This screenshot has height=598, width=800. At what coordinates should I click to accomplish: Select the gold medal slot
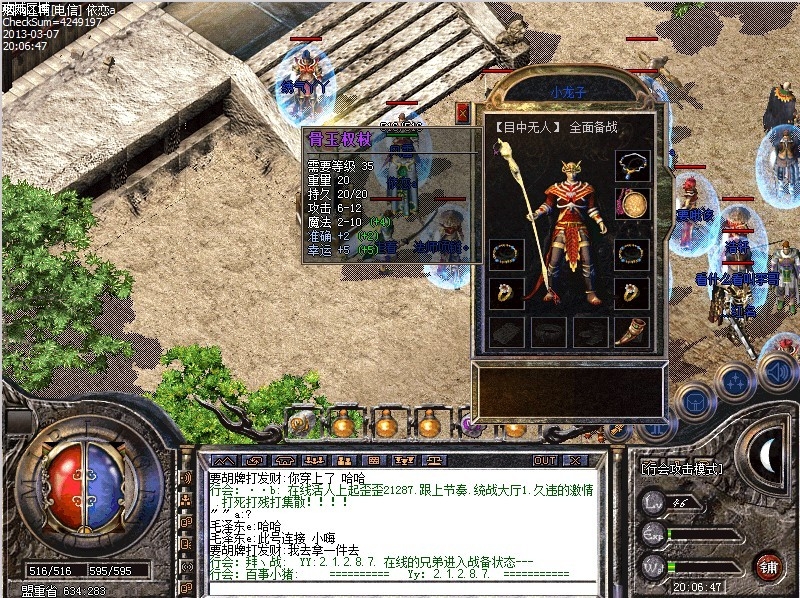pyautogui.click(x=633, y=205)
